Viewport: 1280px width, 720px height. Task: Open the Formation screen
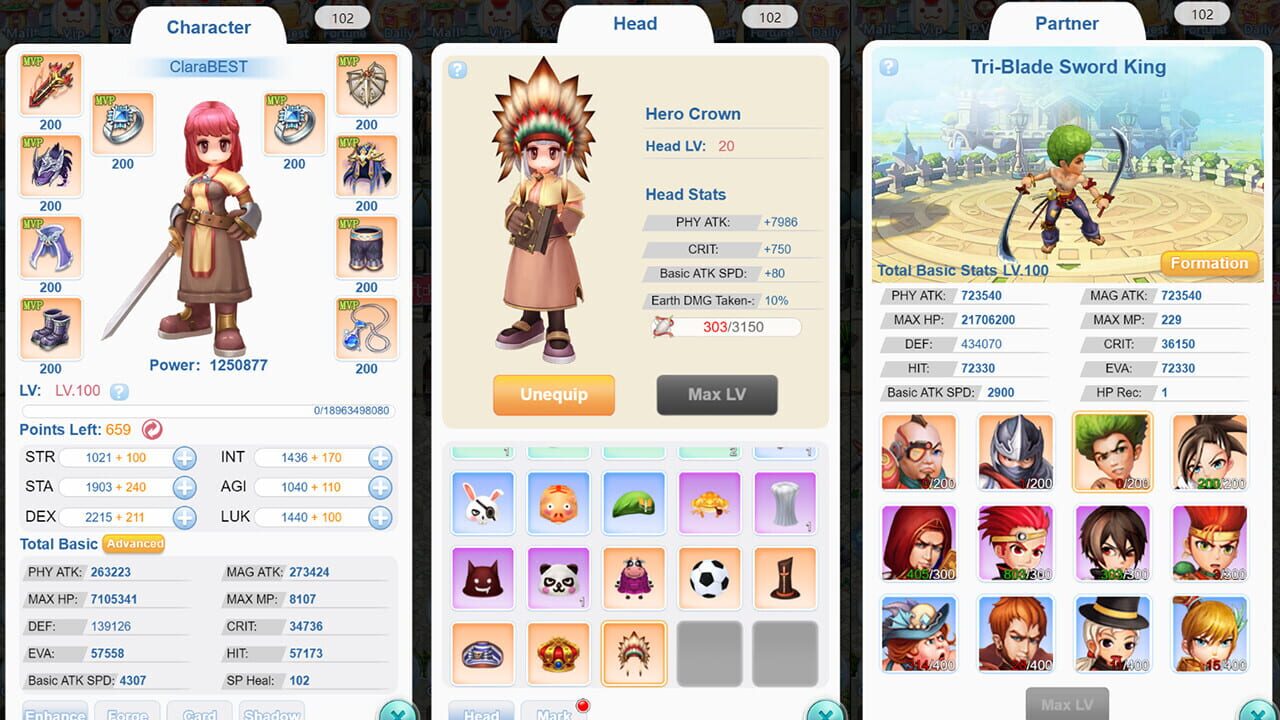click(1209, 263)
